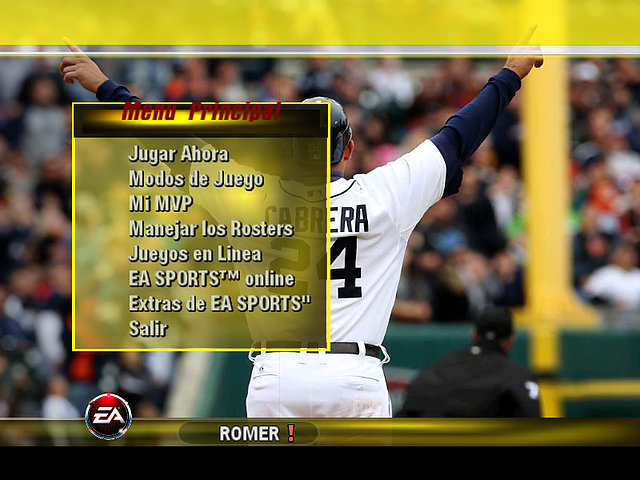Image resolution: width=640 pixels, height=480 pixels.
Task: Choose Salir to exit the game
Action: coord(148,327)
